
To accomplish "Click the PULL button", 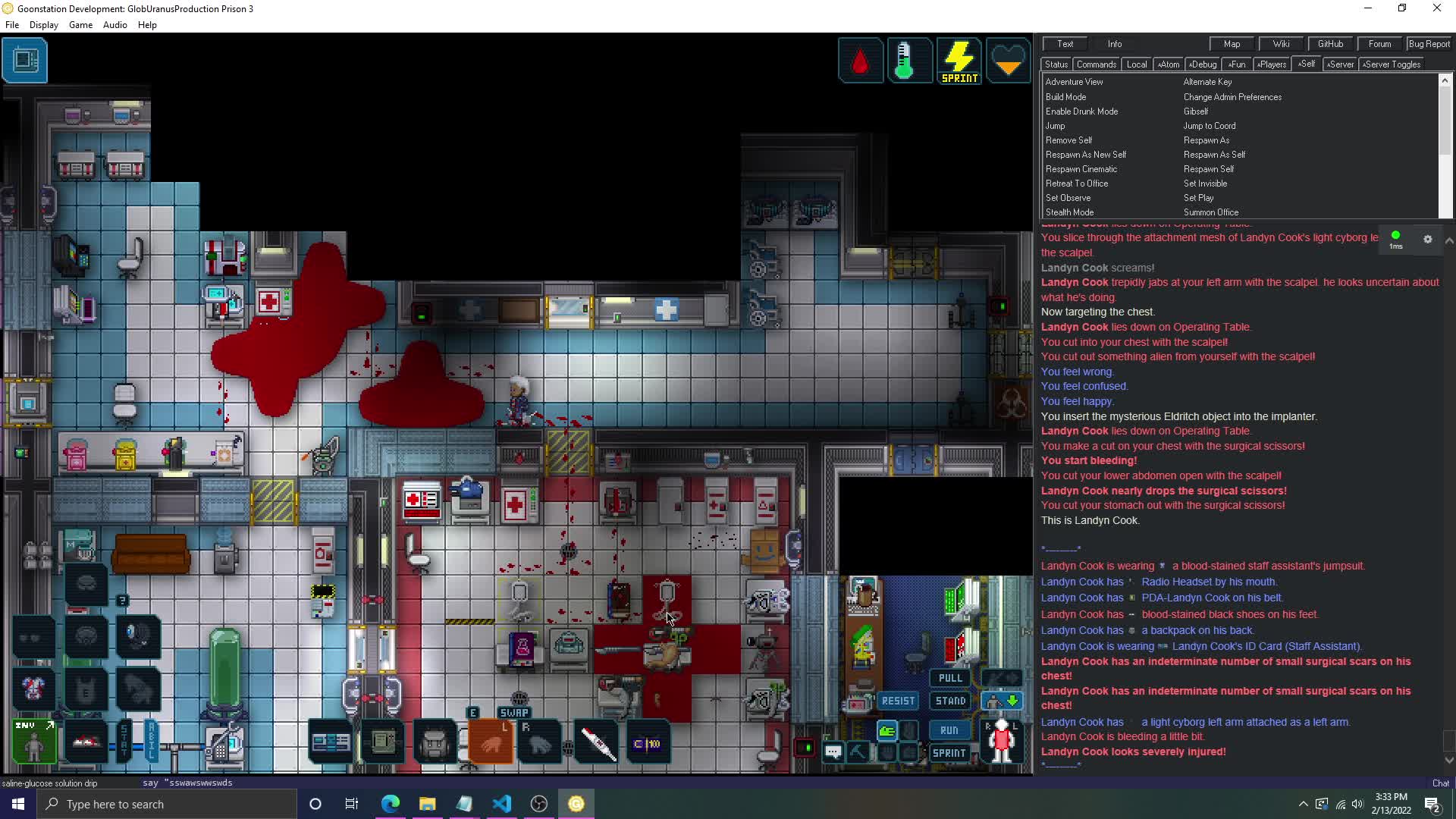I will coord(949,678).
